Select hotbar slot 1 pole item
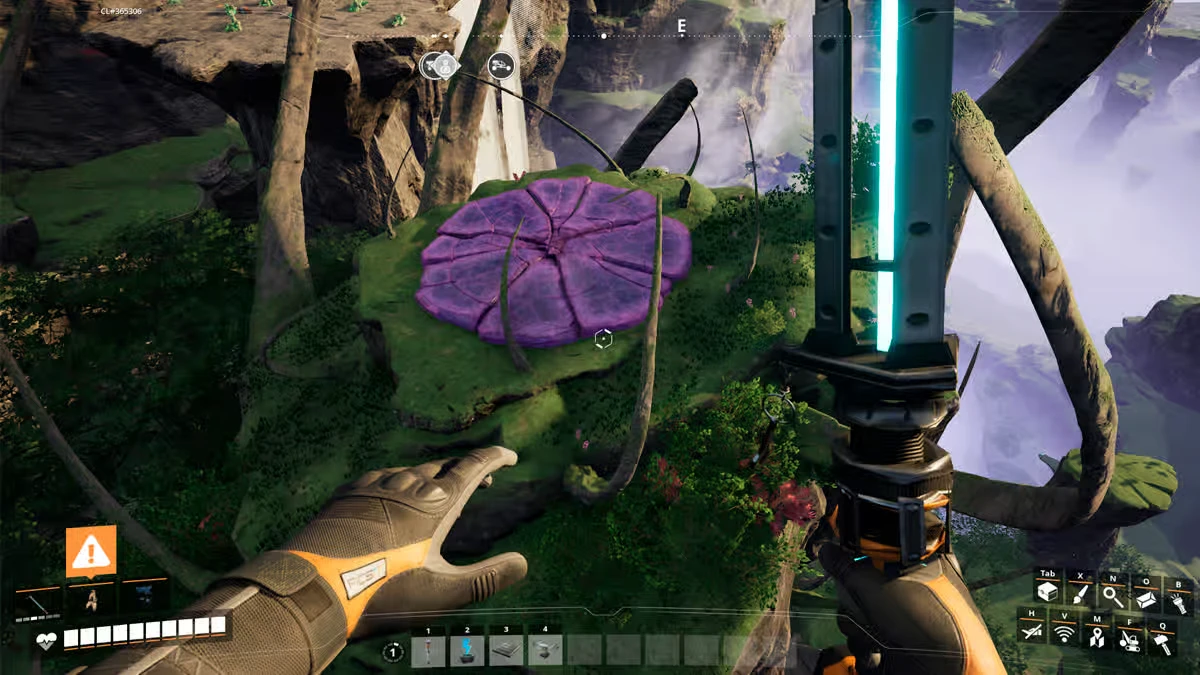This screenshot has width=1200, height=675. click(428, 652)
